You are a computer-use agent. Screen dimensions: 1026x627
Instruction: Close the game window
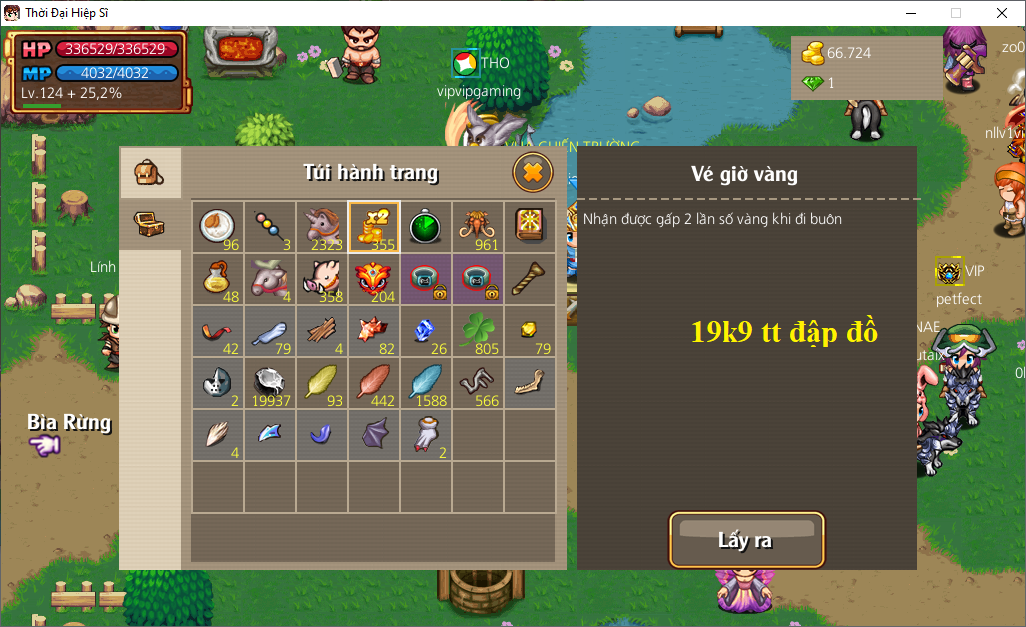pos(1002,13)
